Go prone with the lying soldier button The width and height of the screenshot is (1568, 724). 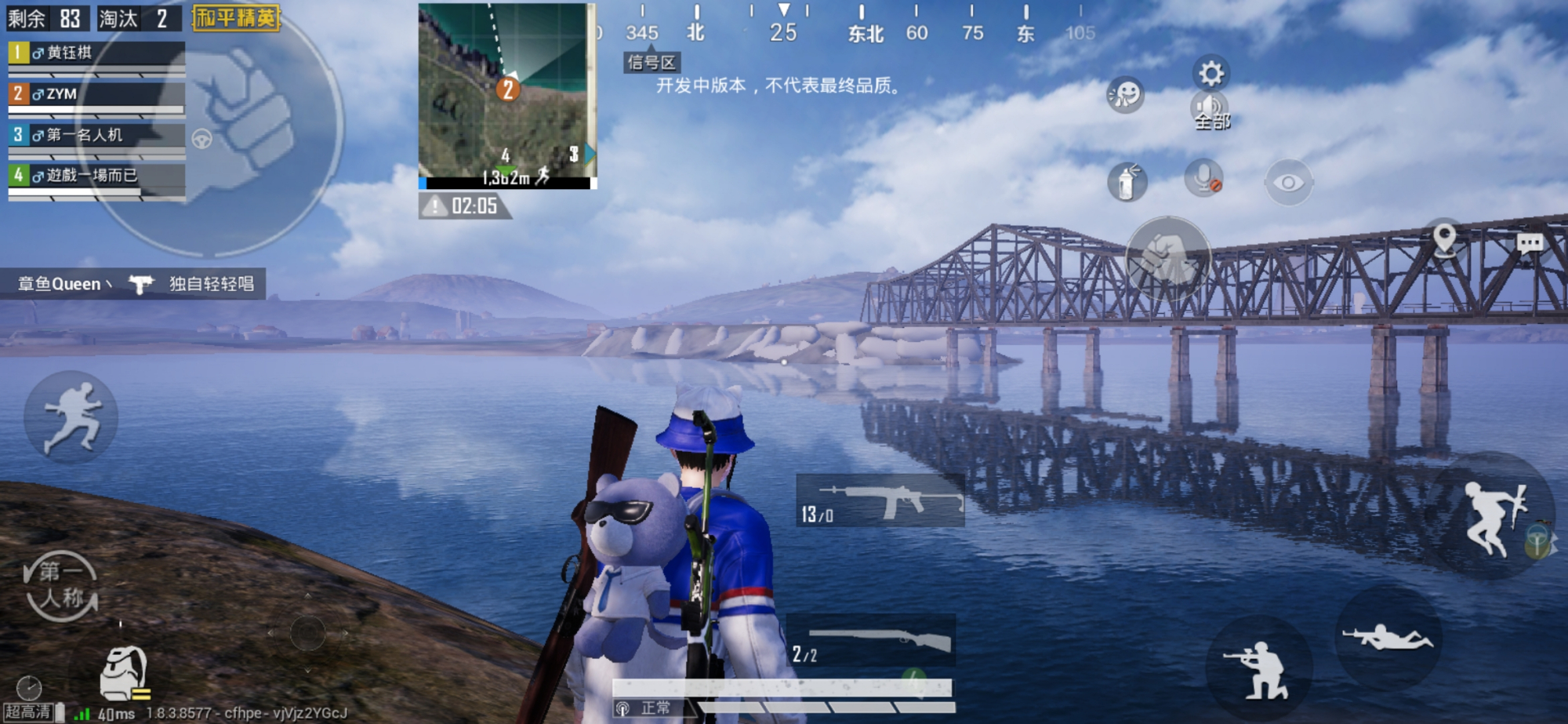point(1387,636)
